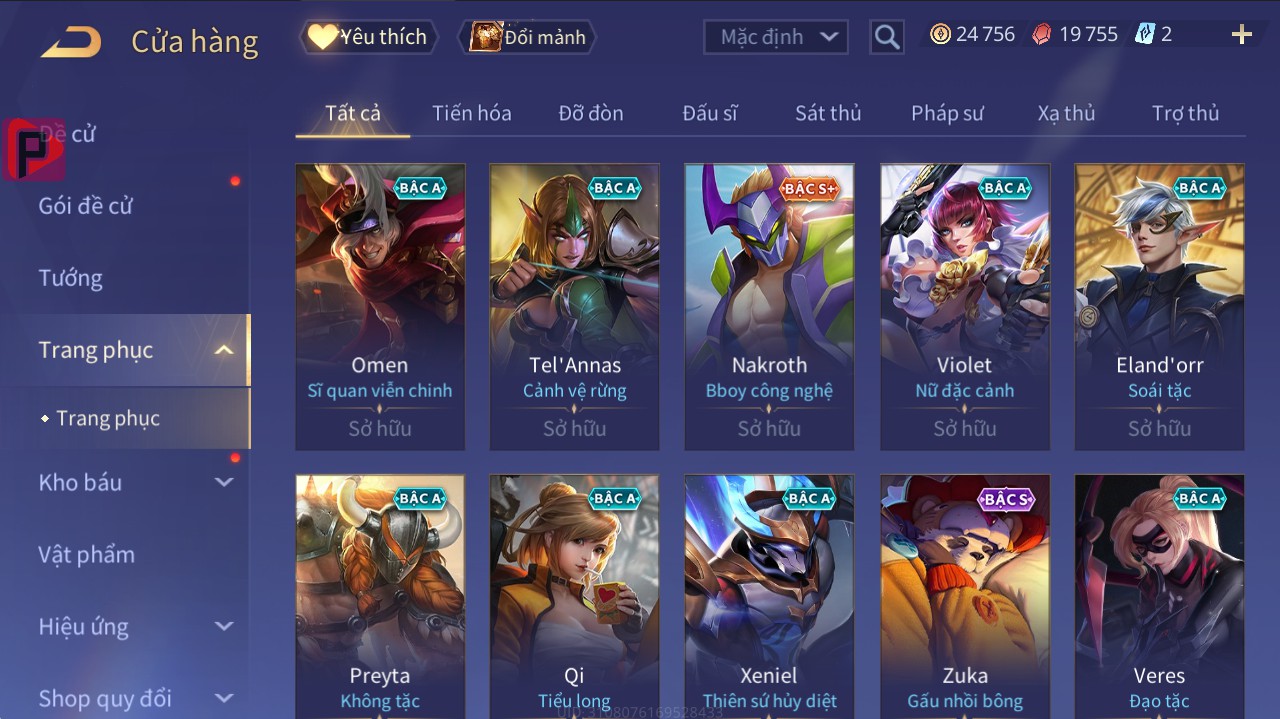The image size is (1280, 719).
Task: Open the Mặc định sort dropdown
Action: click(x=776, y=37)
